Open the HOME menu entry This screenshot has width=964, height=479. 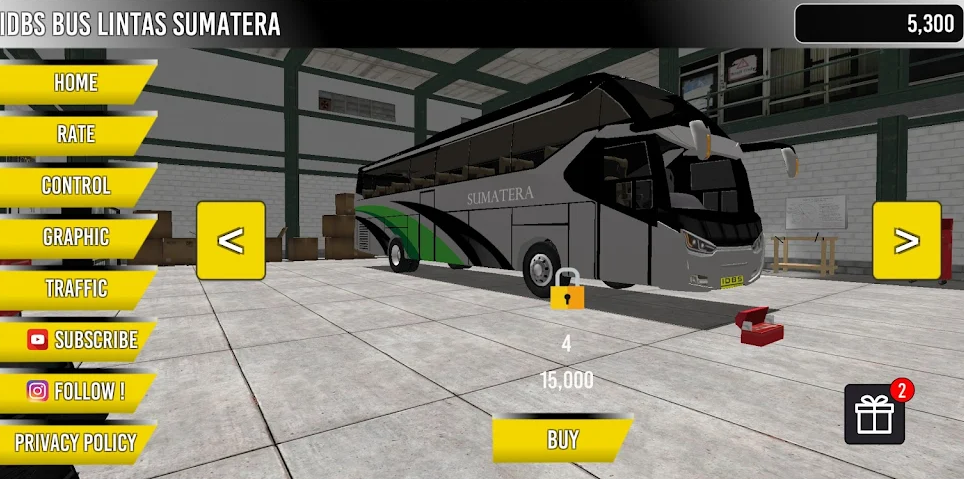pos(76,83)
